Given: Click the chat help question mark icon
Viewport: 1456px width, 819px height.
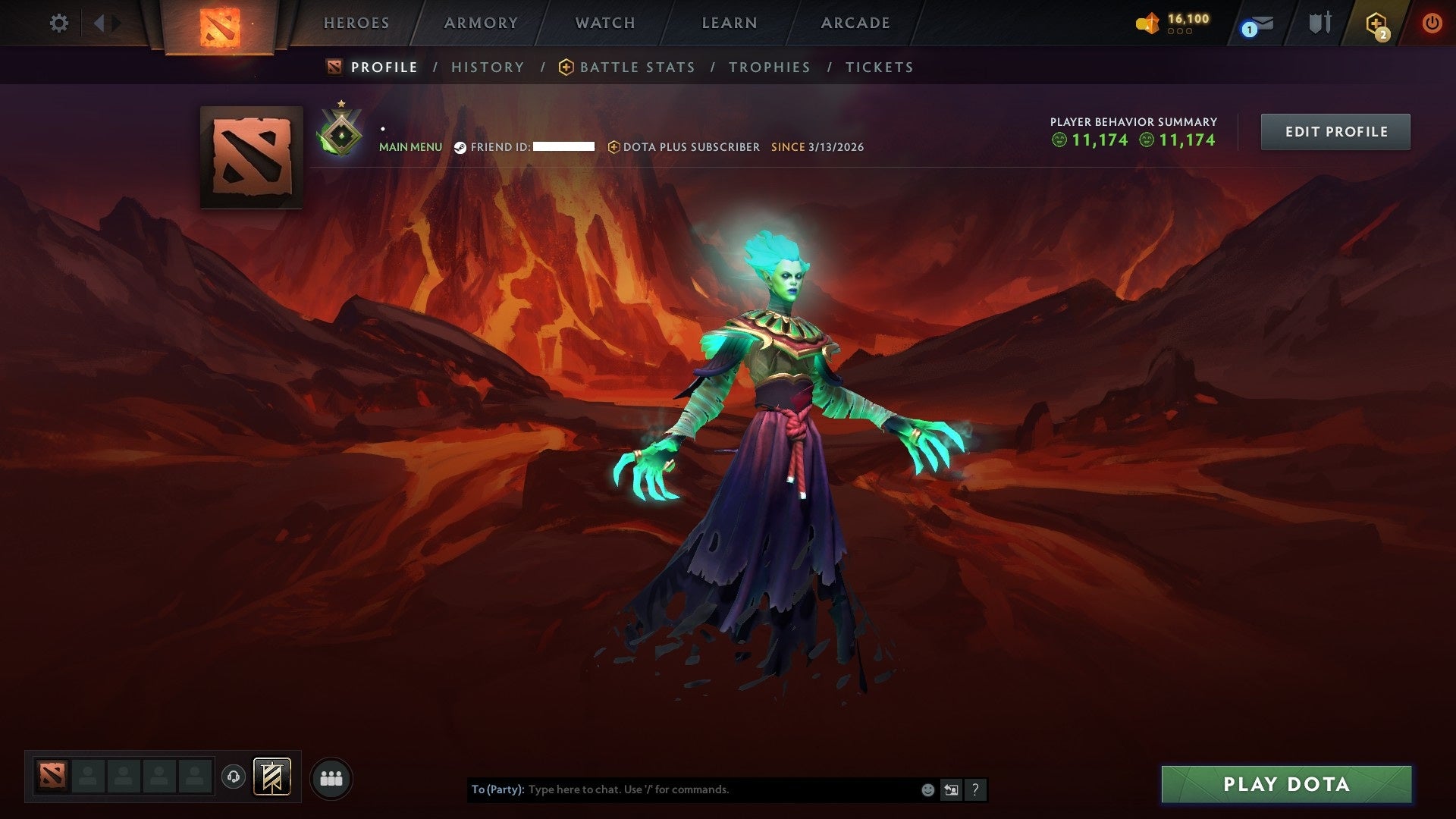Looking at the screenshot, I should point(975,789).
